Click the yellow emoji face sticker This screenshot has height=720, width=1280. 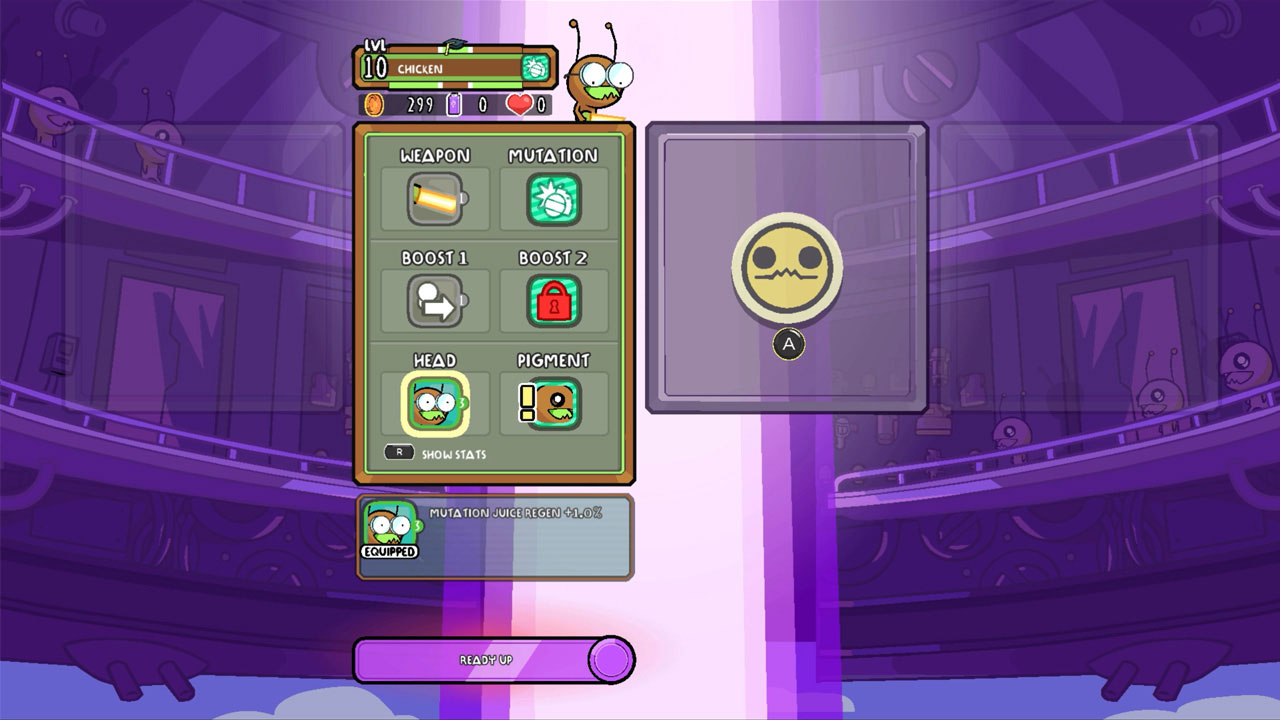(786, 265)
